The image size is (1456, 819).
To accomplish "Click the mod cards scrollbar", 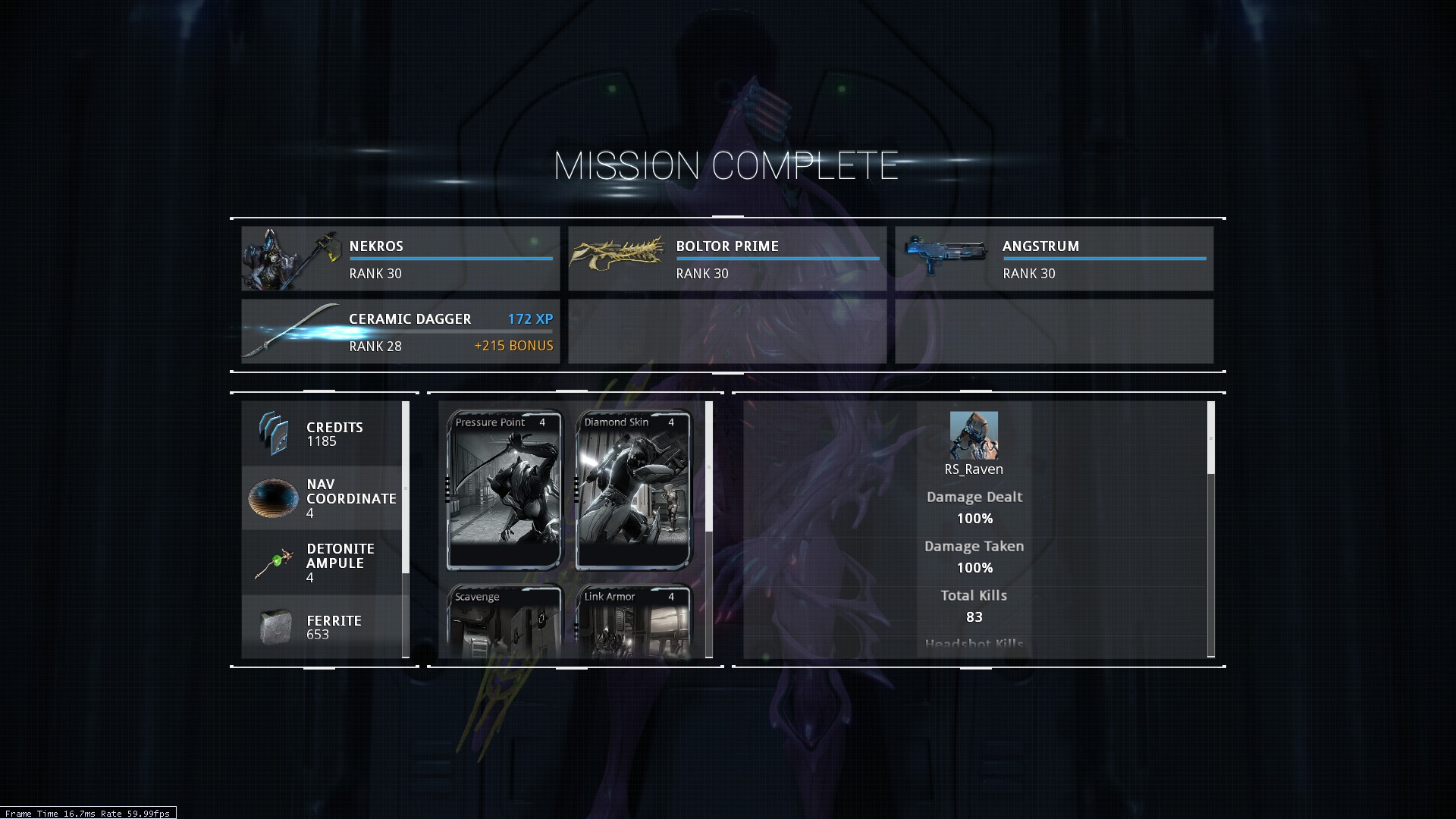I will pyautogui.click(x=709, y=466).
